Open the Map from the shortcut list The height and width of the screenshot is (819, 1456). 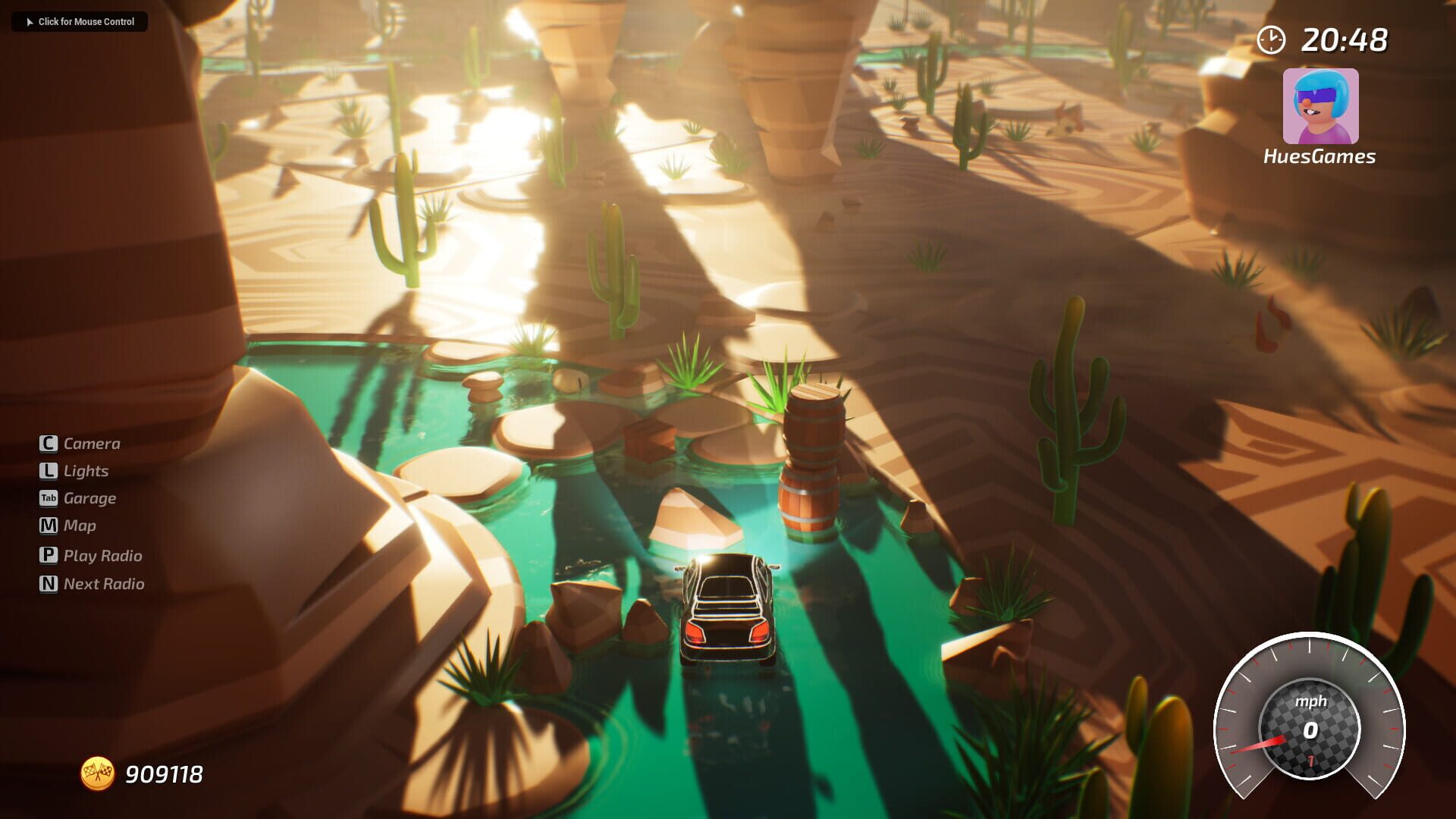[x=80, y=526]
